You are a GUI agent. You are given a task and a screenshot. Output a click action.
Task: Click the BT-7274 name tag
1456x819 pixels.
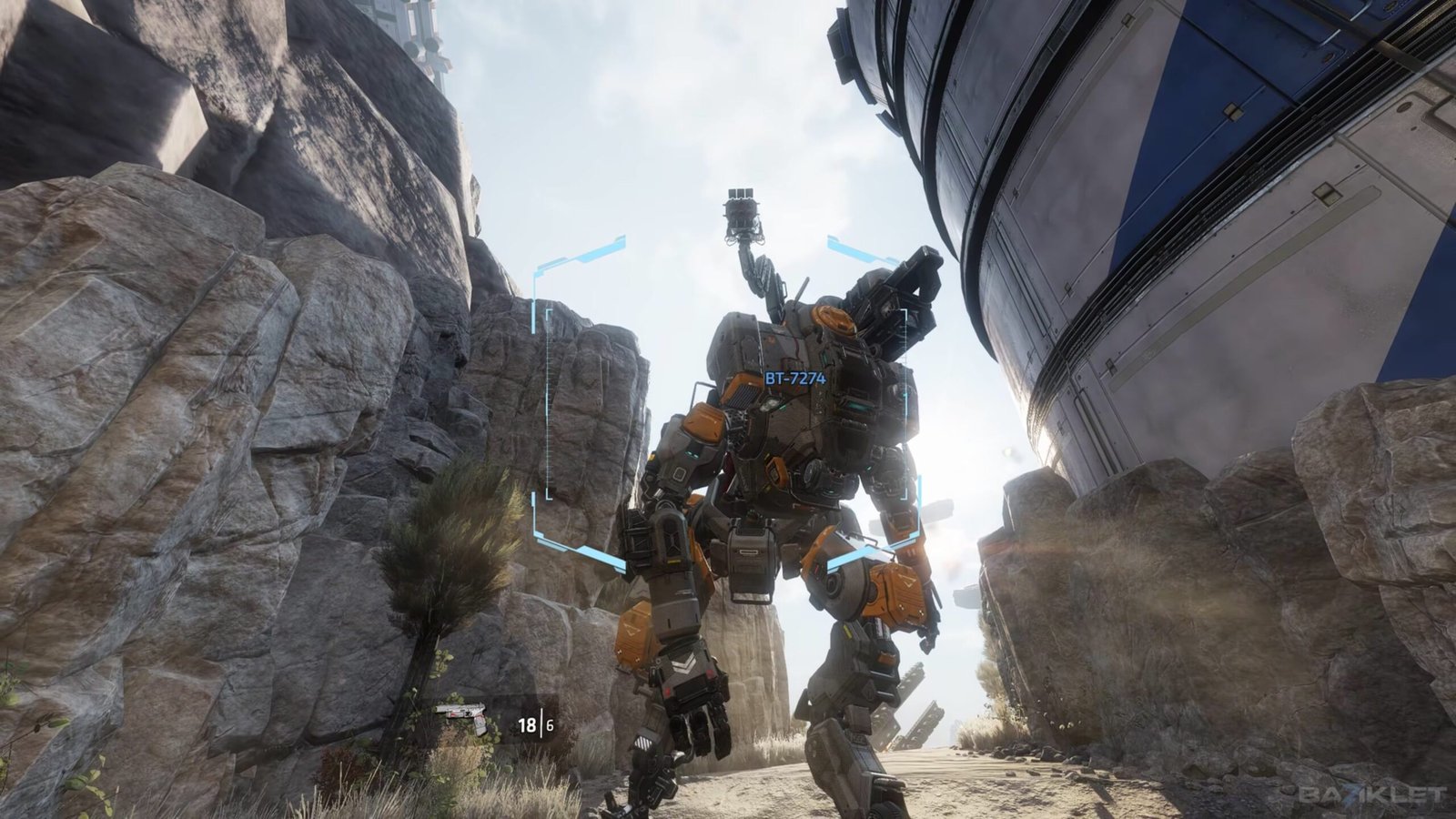point(794,378)
